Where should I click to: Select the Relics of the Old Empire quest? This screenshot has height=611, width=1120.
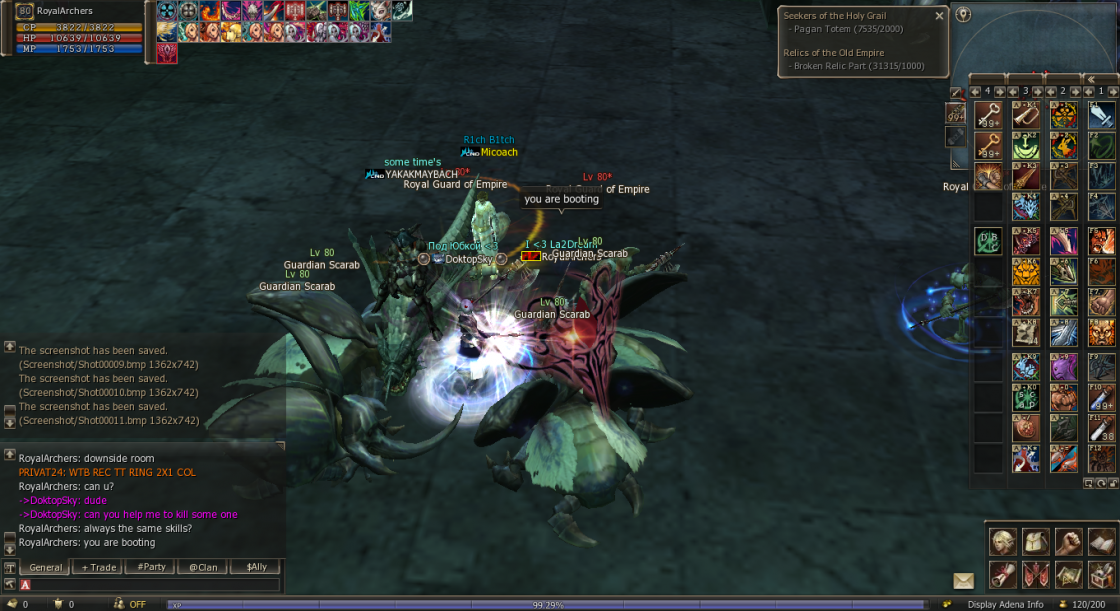[834, 53]
